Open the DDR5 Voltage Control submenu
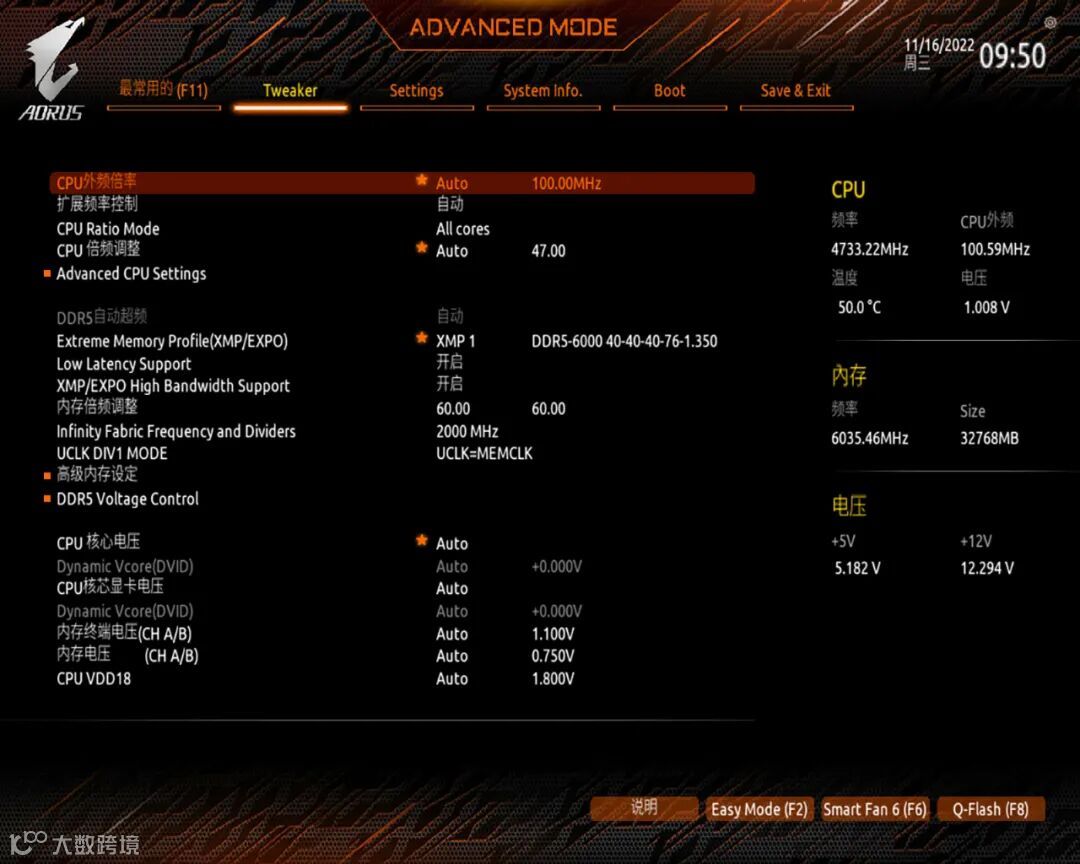Image resolution: width=1080 pixels, height=864 pixels. click(127, 499)
